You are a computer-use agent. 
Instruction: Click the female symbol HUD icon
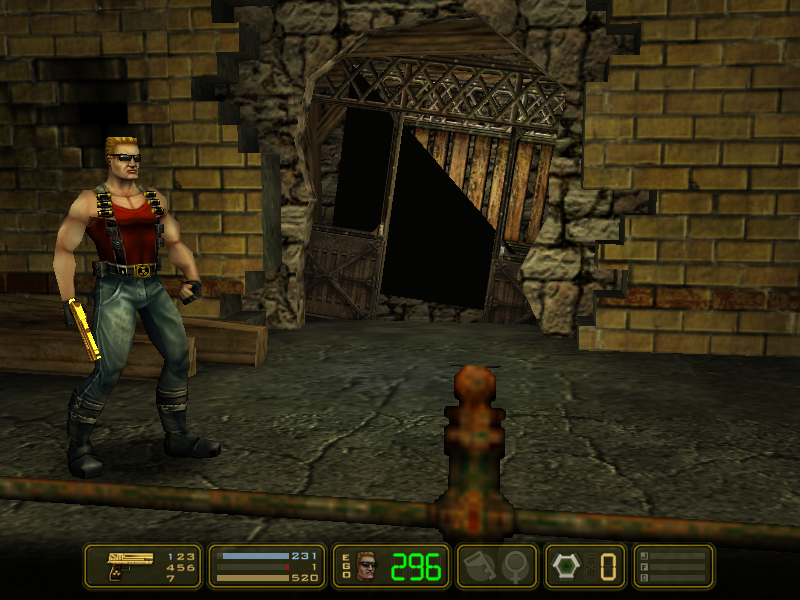pos(516,566)
